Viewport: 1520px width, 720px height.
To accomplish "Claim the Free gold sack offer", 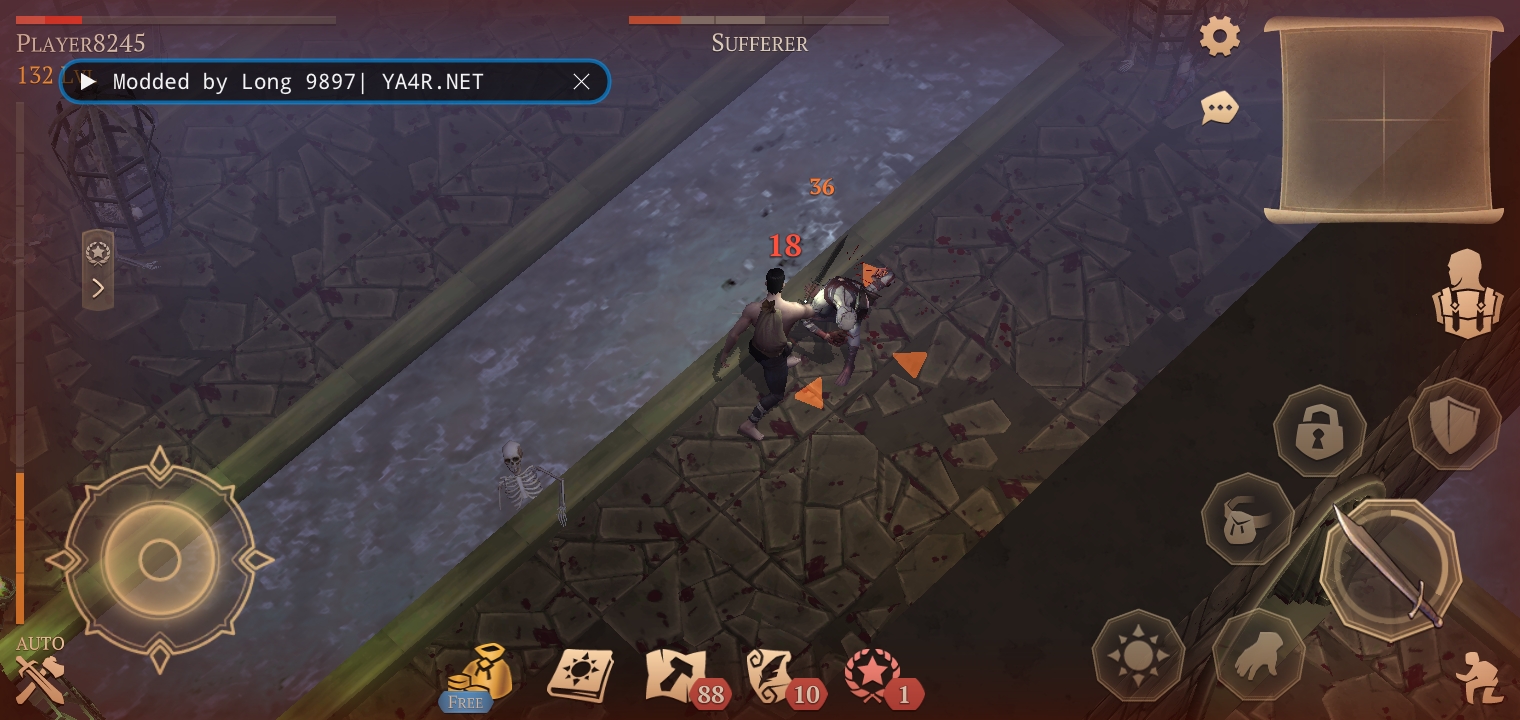I will (x=479, y=675).
